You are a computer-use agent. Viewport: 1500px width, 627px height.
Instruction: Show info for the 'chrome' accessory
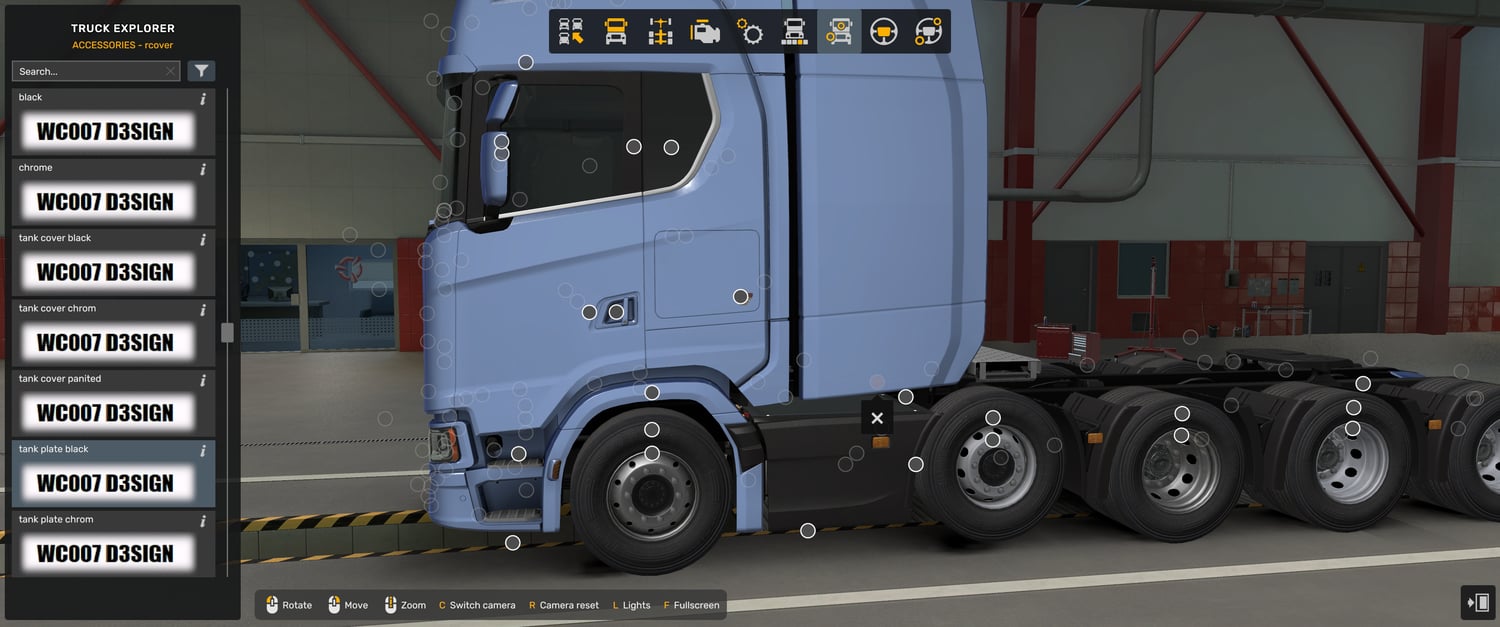tap(203, 169)
